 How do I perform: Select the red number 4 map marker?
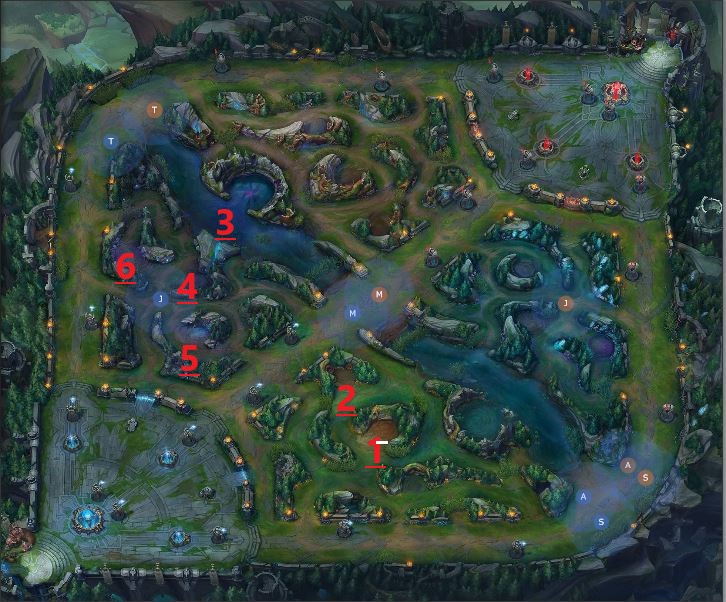point(187,288)
